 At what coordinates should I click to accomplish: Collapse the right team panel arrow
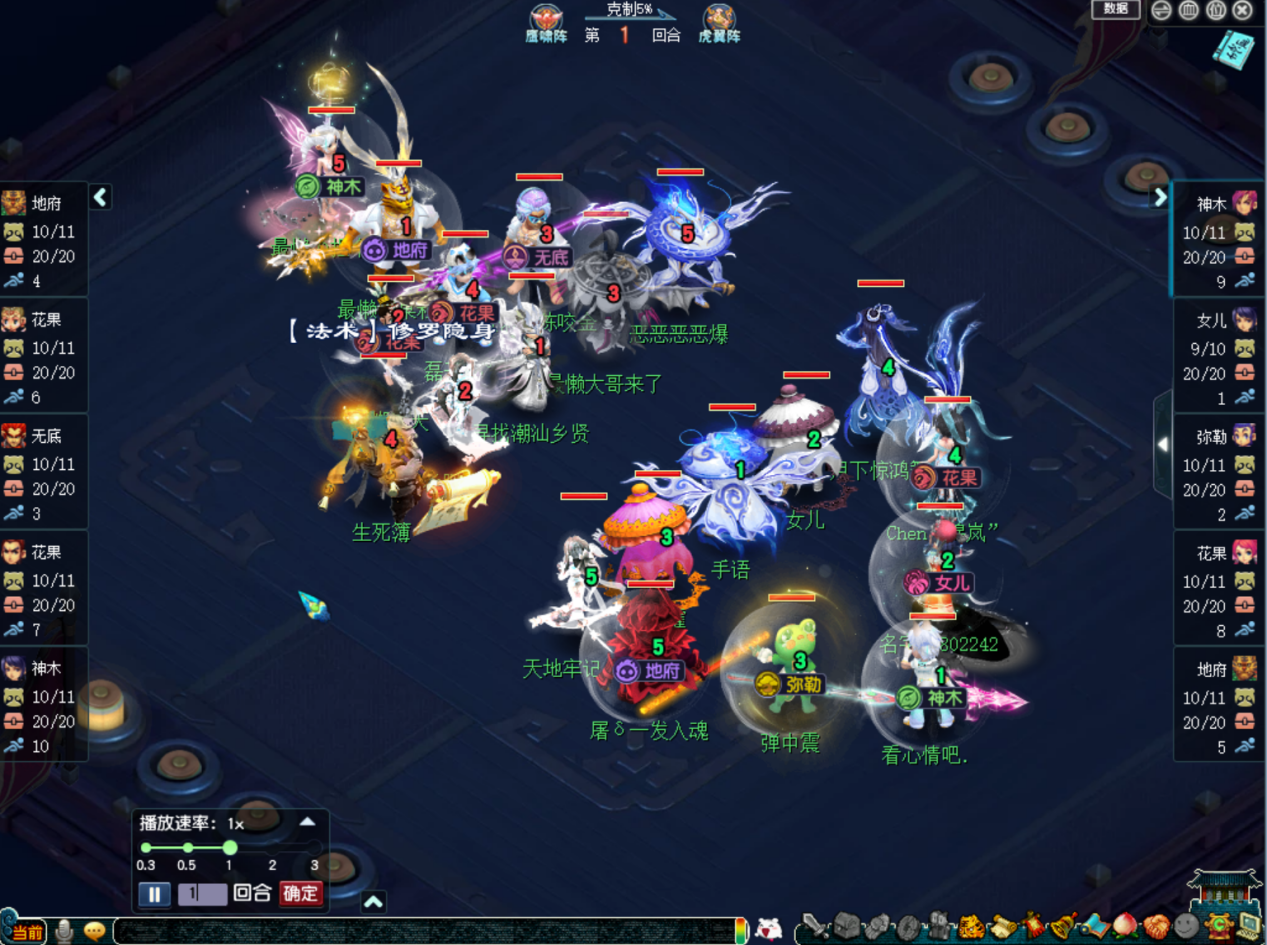coord(1160,197)
